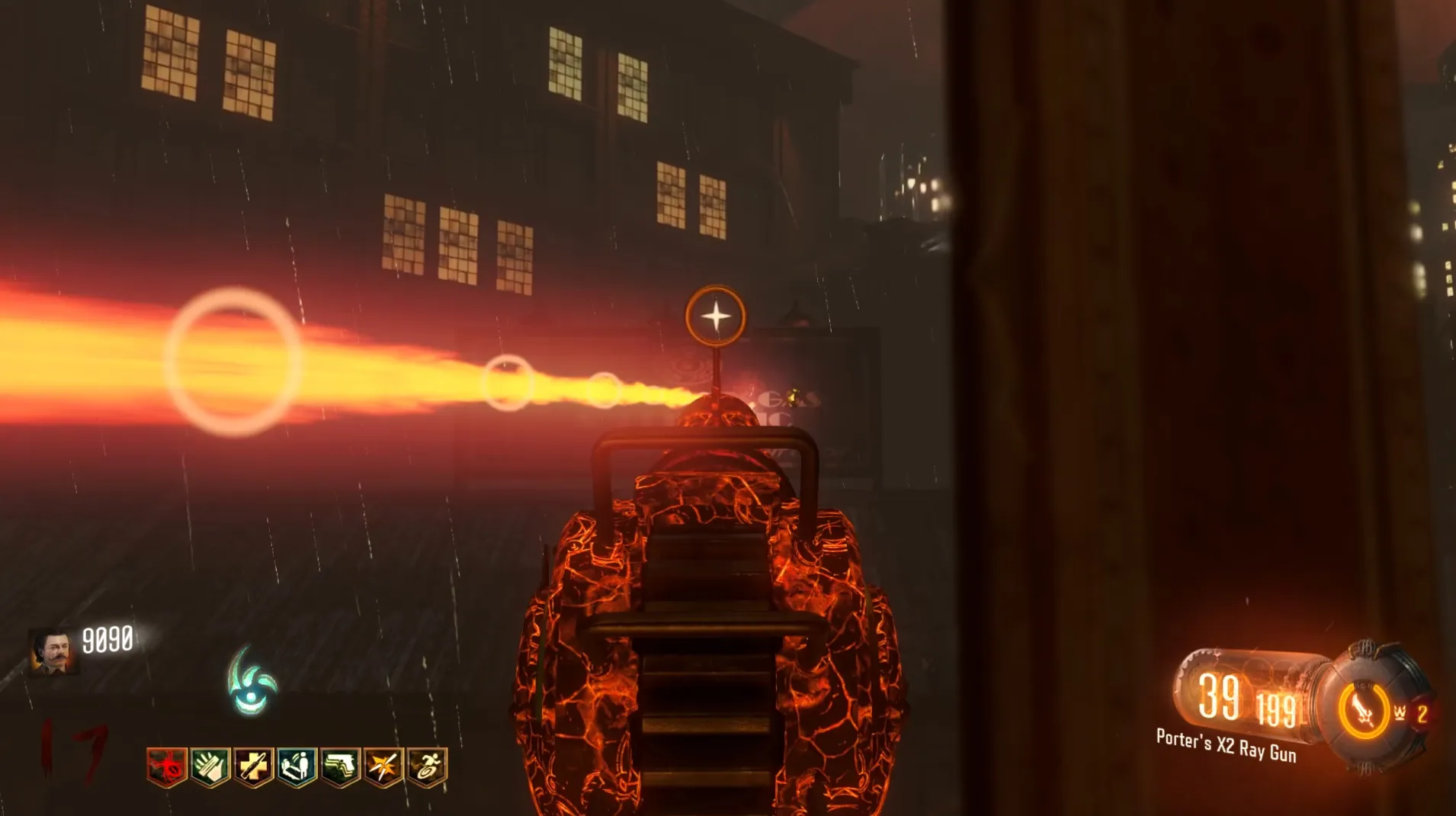This screenshot has width=1456, height=816.
Task: Choose the running figure Stamin-Up perk icon
Action: [428, 766]
